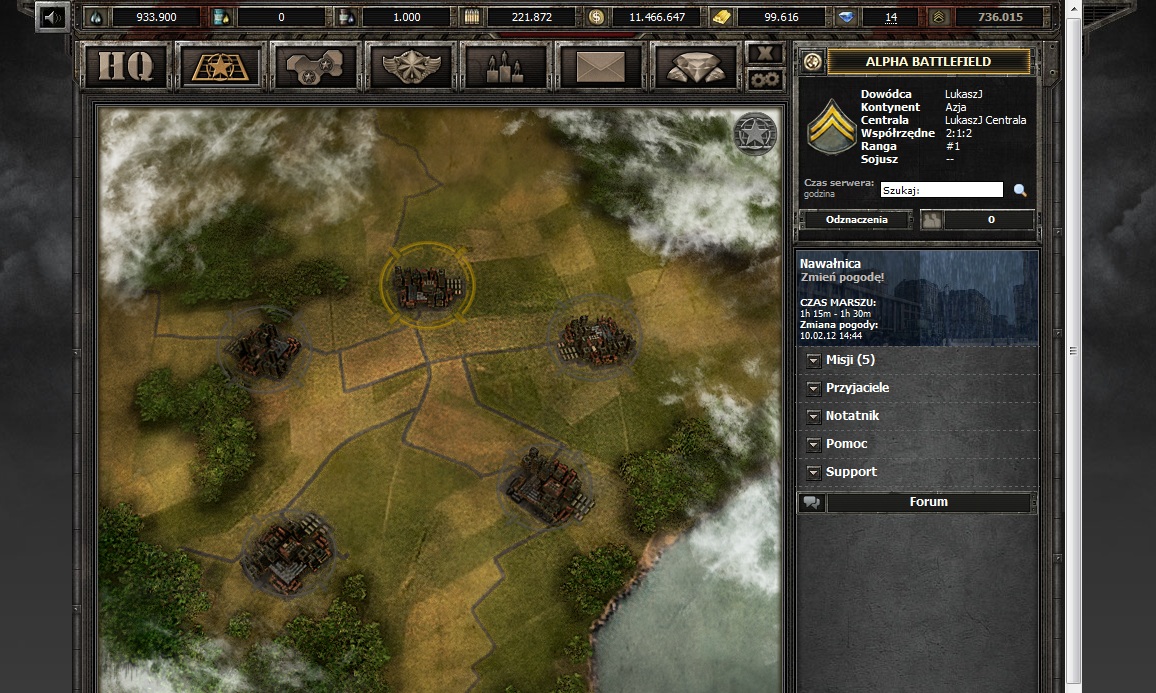
Task: Click the Zmień pogodę weather link
Action: pos(841,277)
